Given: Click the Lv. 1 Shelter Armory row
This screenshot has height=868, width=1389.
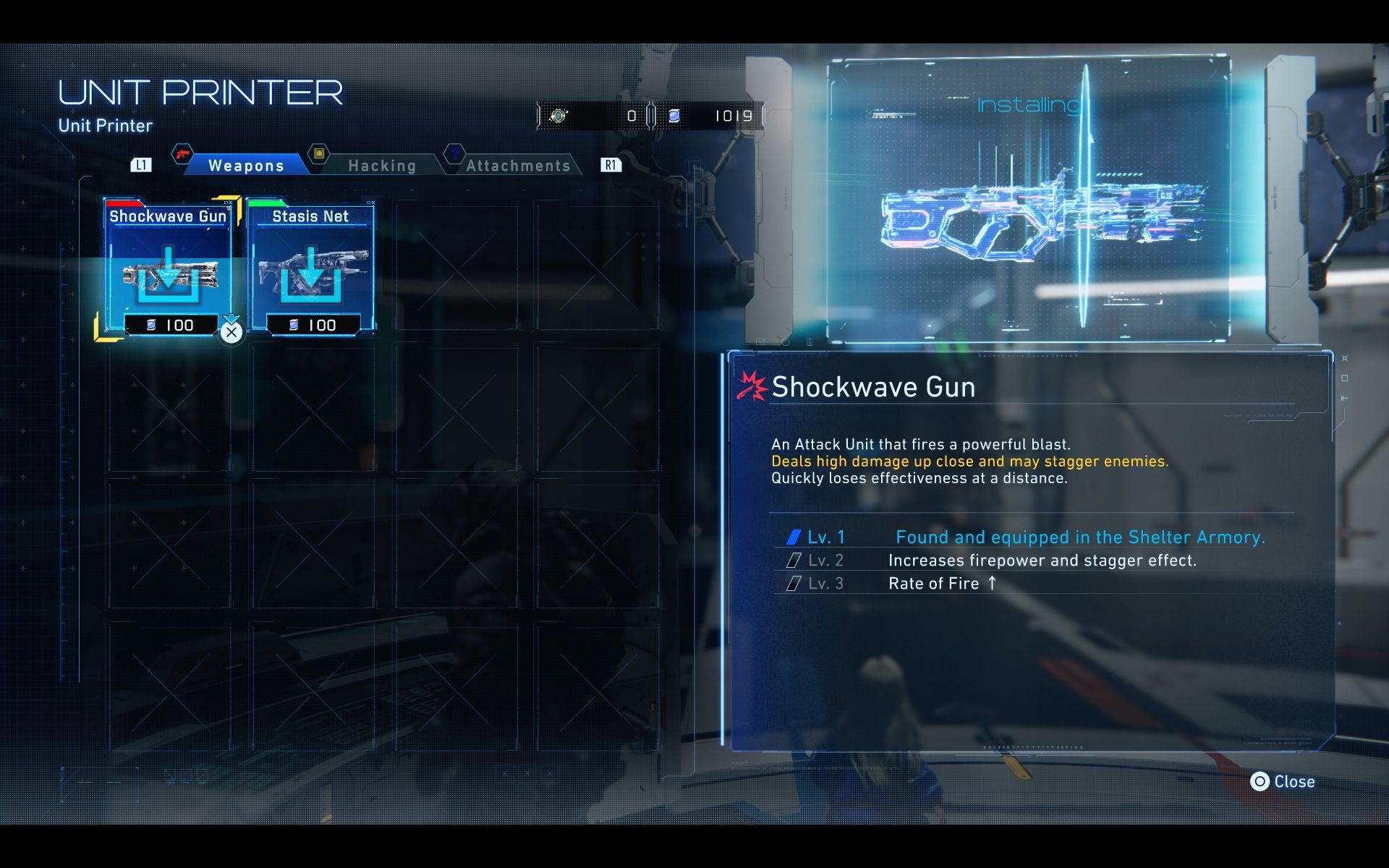Looking at the screenshot, I should point(1020,537).
